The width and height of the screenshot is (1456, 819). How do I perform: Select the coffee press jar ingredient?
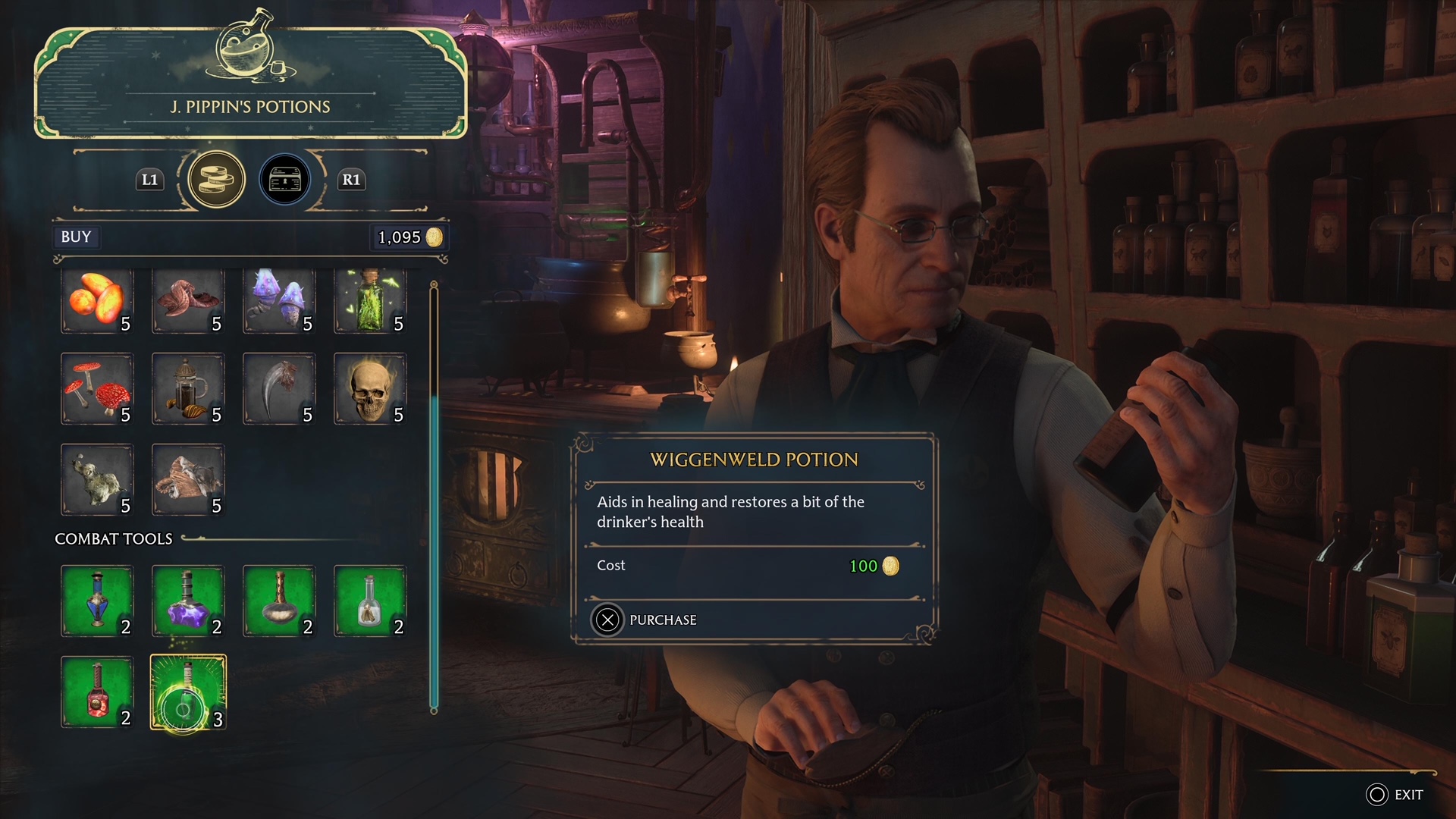(x=188, y=389)
